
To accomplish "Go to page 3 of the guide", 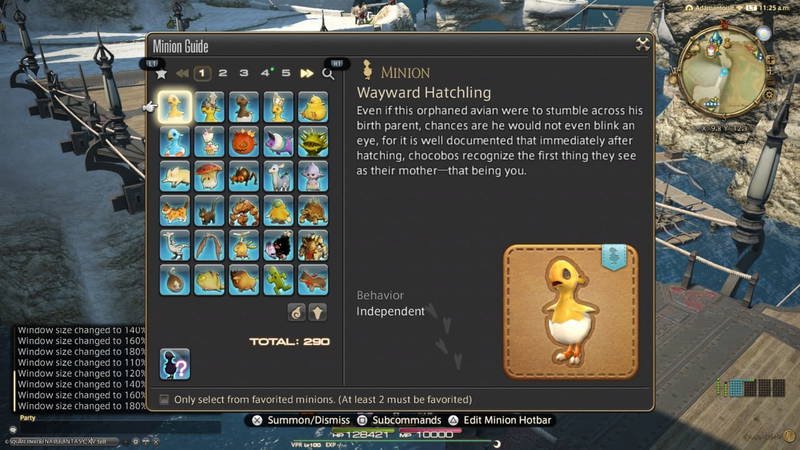I will (244, 73).
